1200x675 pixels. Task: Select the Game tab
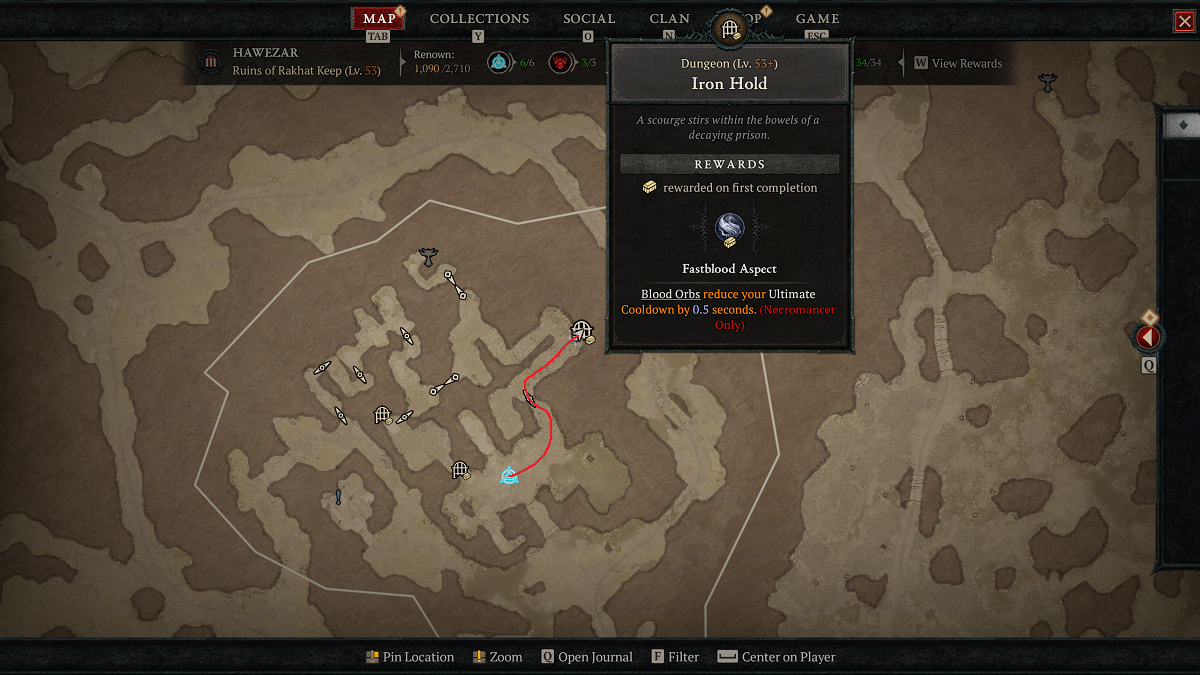817,19
